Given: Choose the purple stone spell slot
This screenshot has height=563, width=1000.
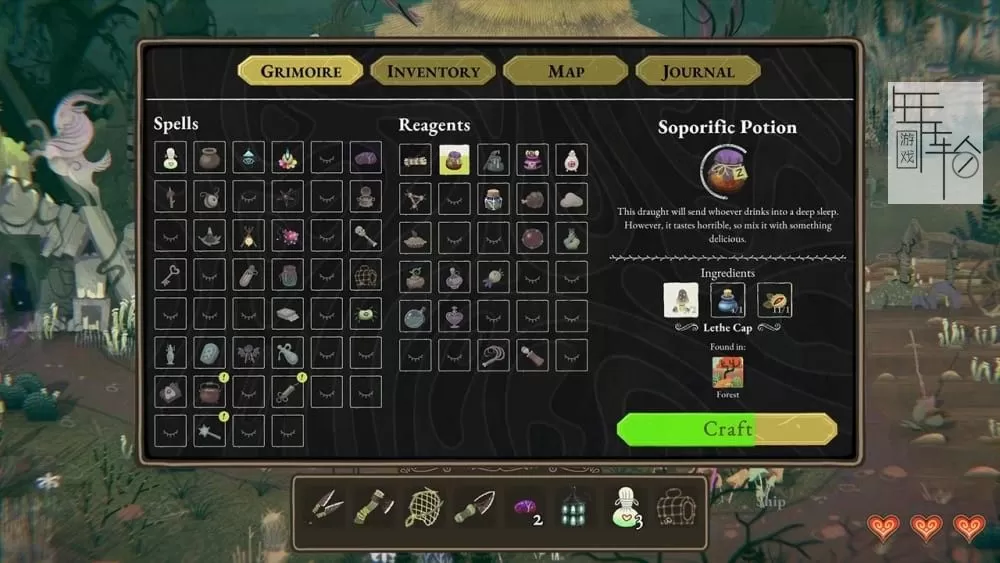Looking at the screenshot, I should pyautogui.click(x=366, y=159).
